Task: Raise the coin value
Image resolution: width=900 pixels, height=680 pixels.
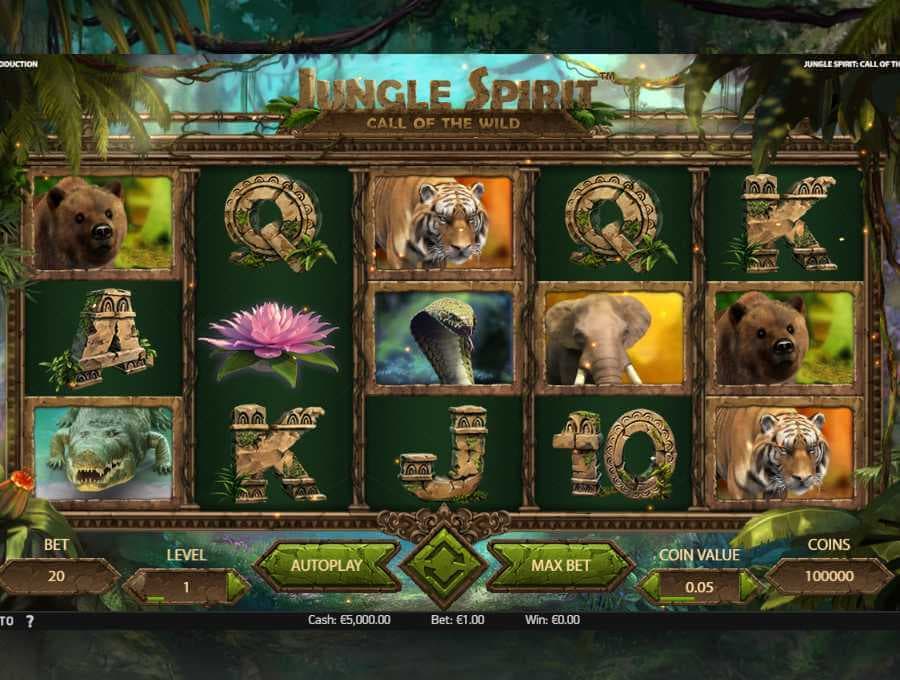Action: pos(750,587)
